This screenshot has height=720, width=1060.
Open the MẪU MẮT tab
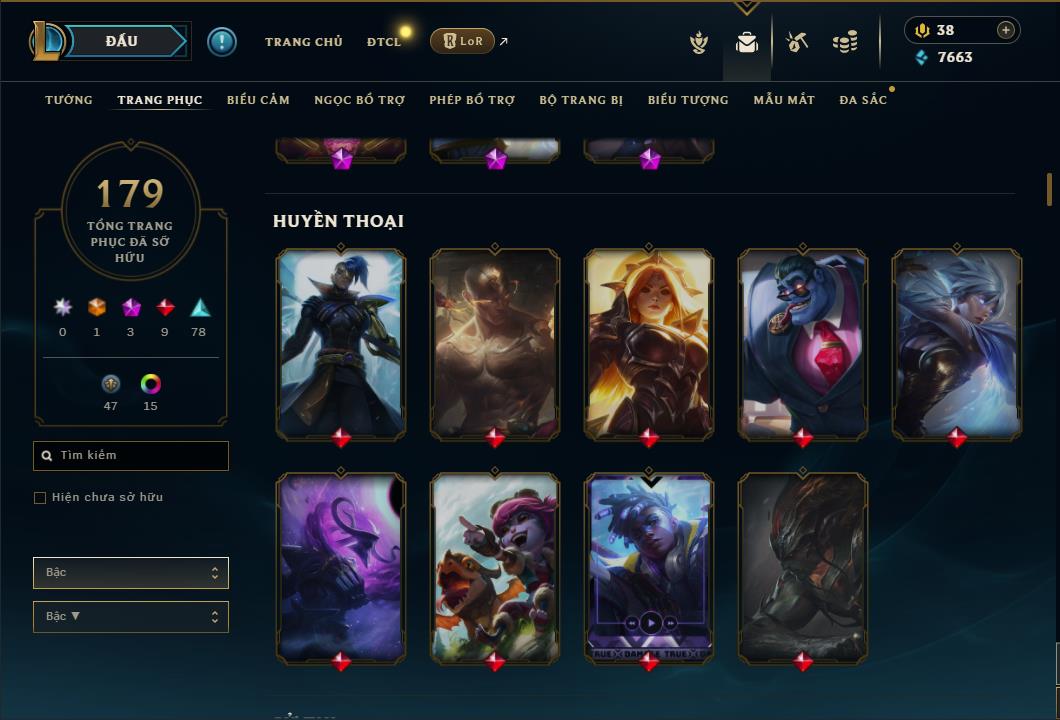[784, 100]
